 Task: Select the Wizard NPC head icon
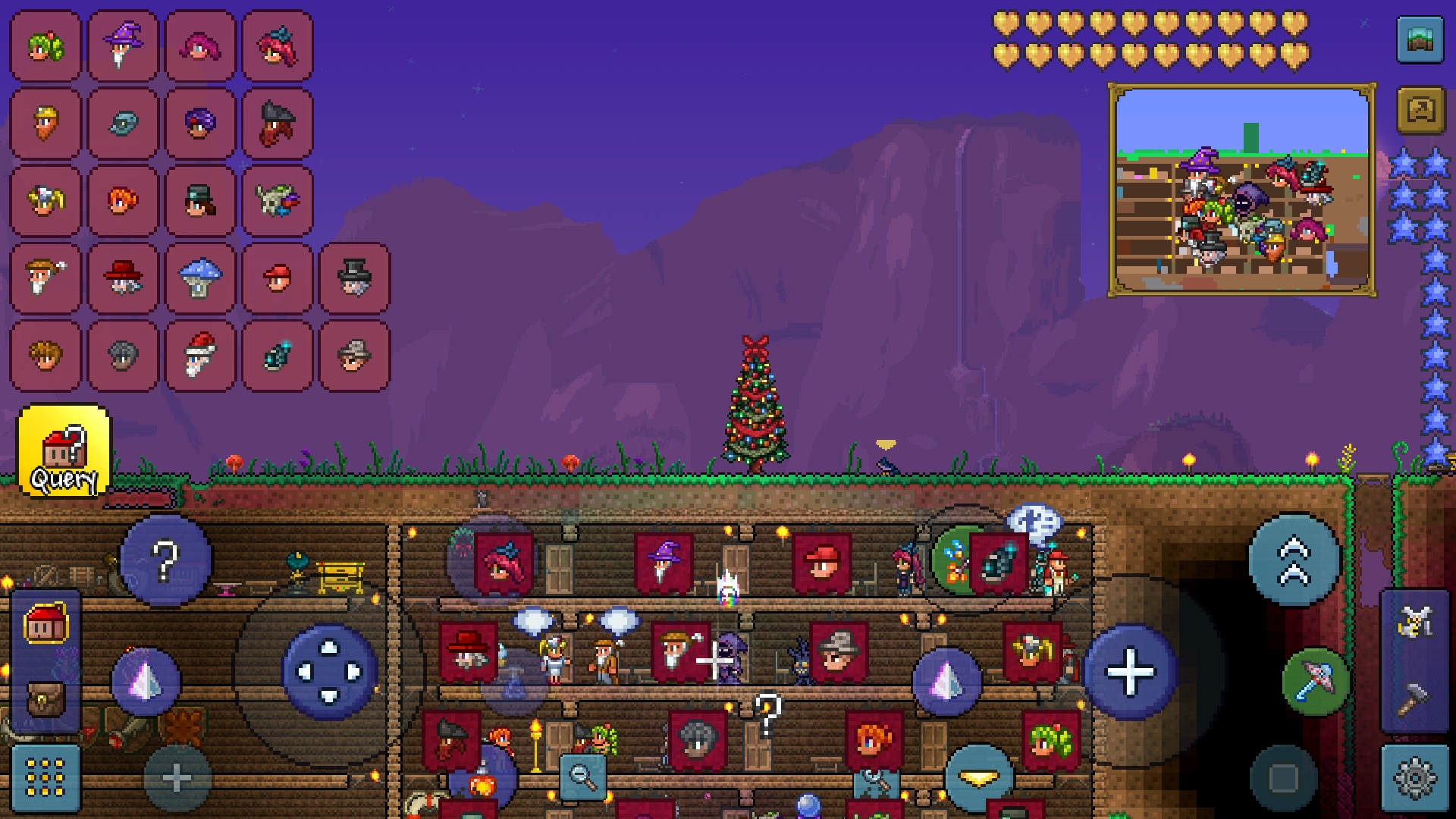click(x=123, y=47)
